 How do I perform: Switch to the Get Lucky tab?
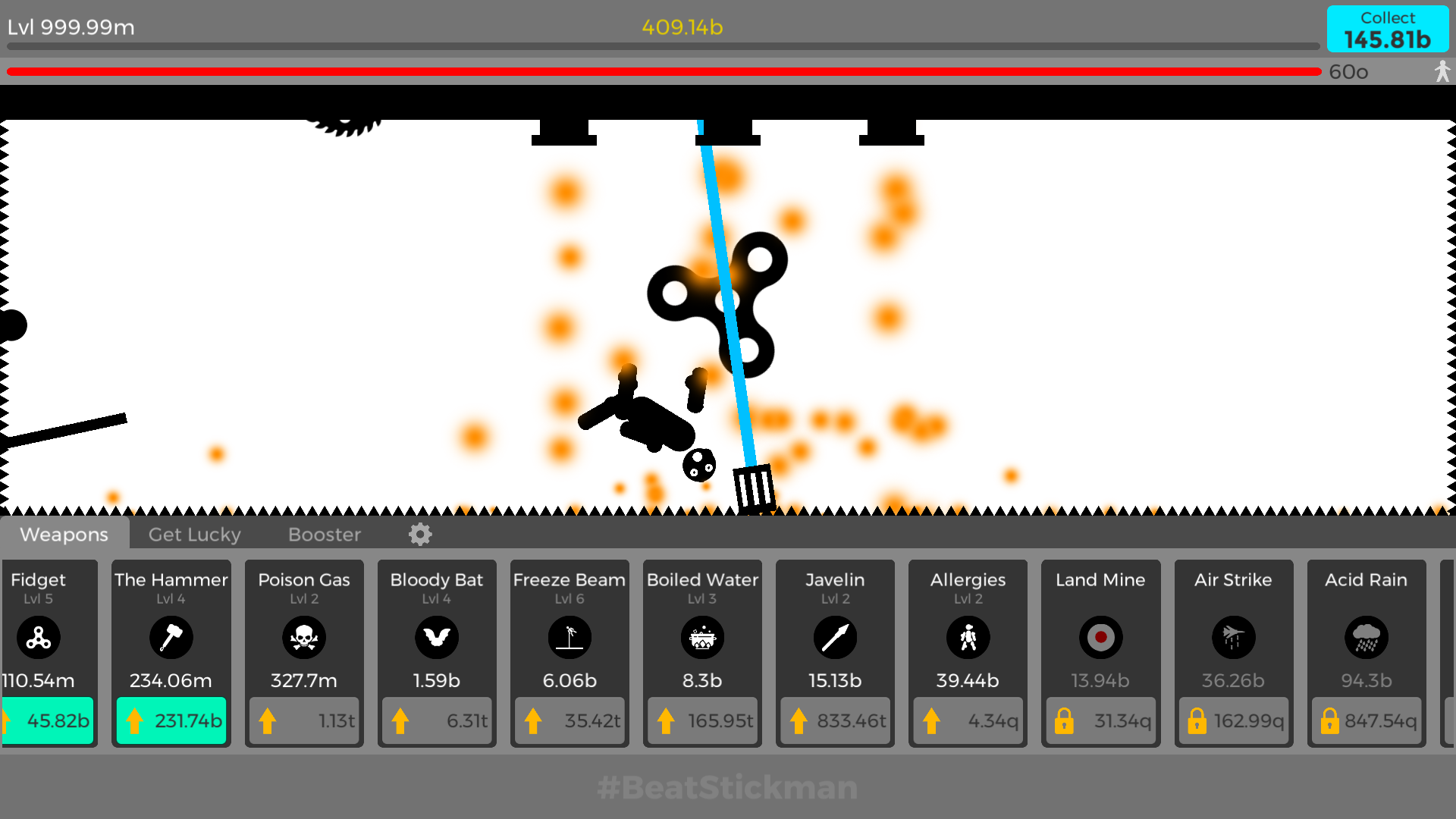194,535
